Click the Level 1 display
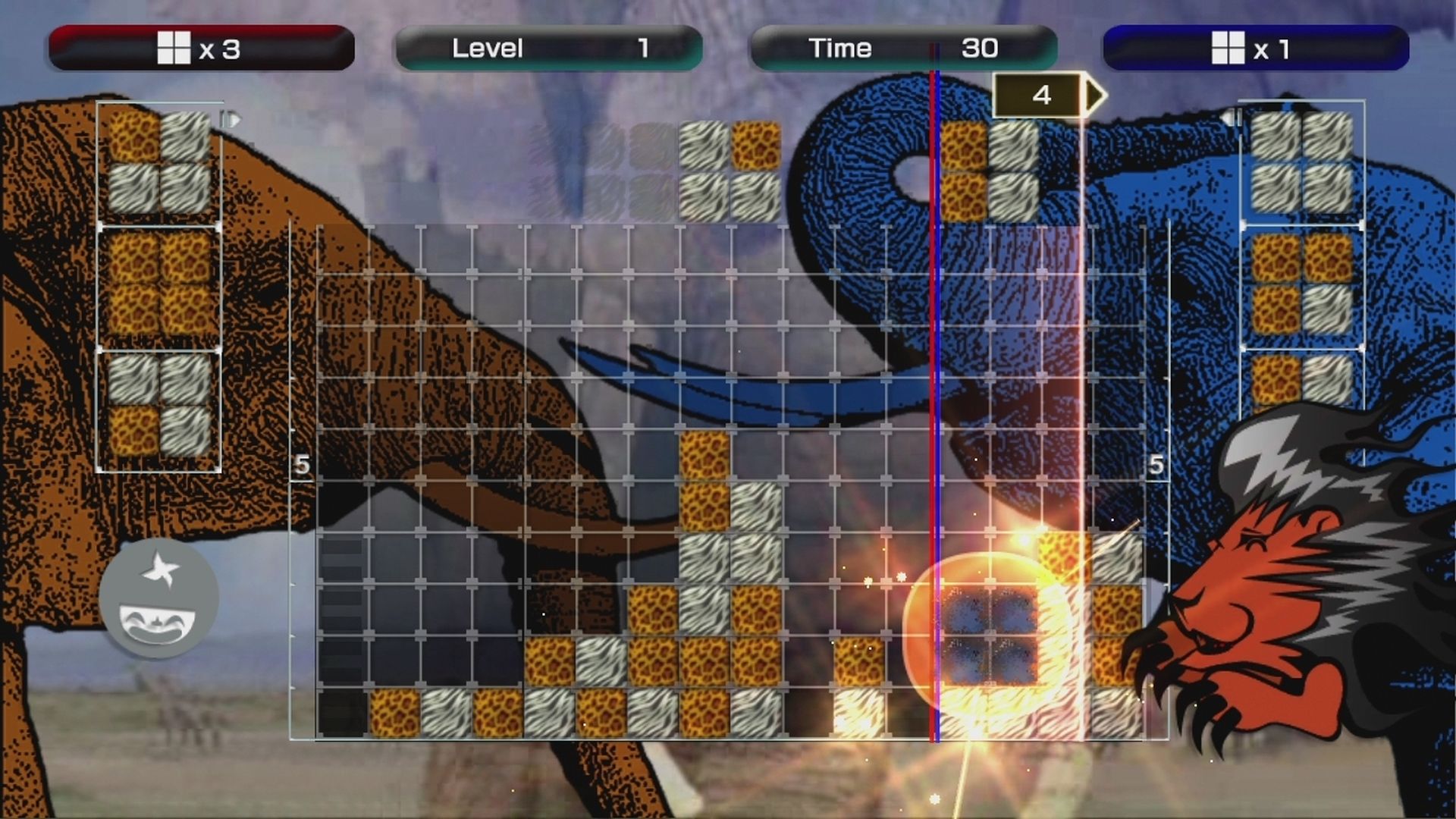 (642, 47)
